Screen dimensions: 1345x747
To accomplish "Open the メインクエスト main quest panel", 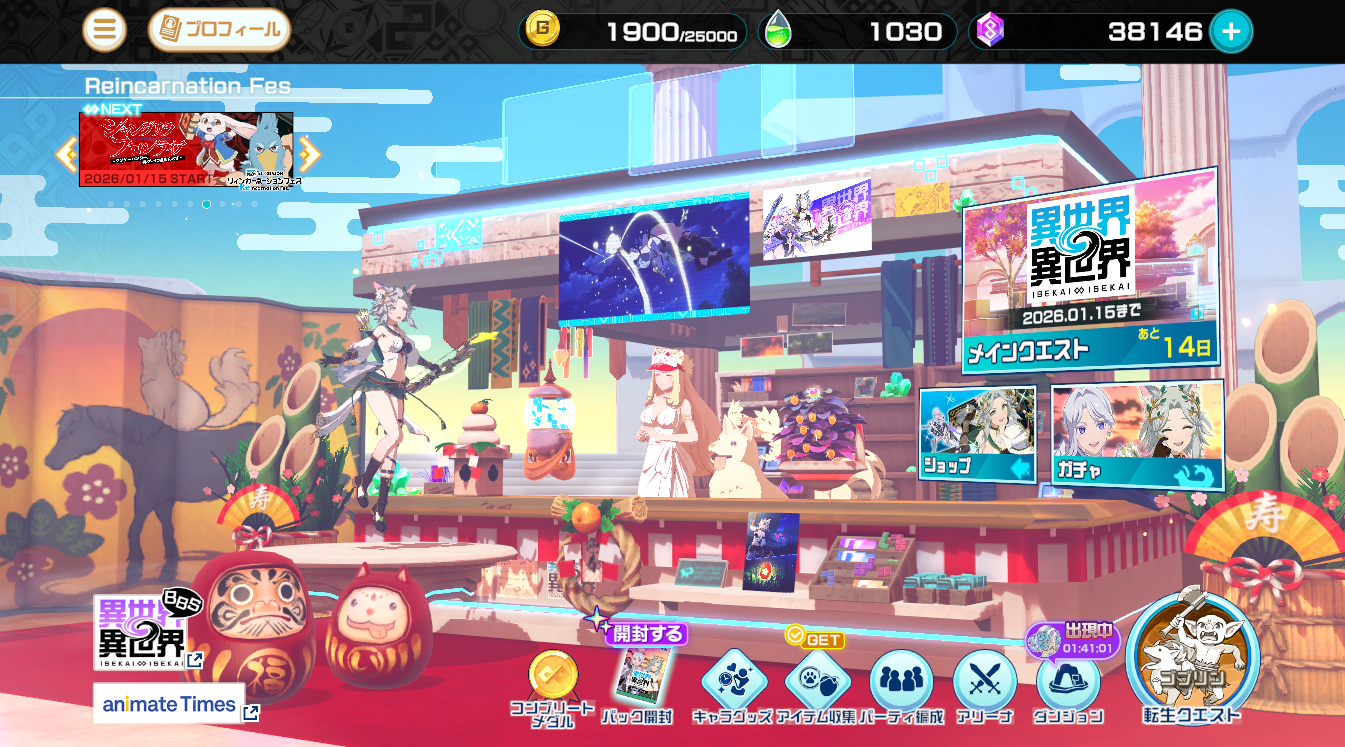I will tap(1089, 270).
